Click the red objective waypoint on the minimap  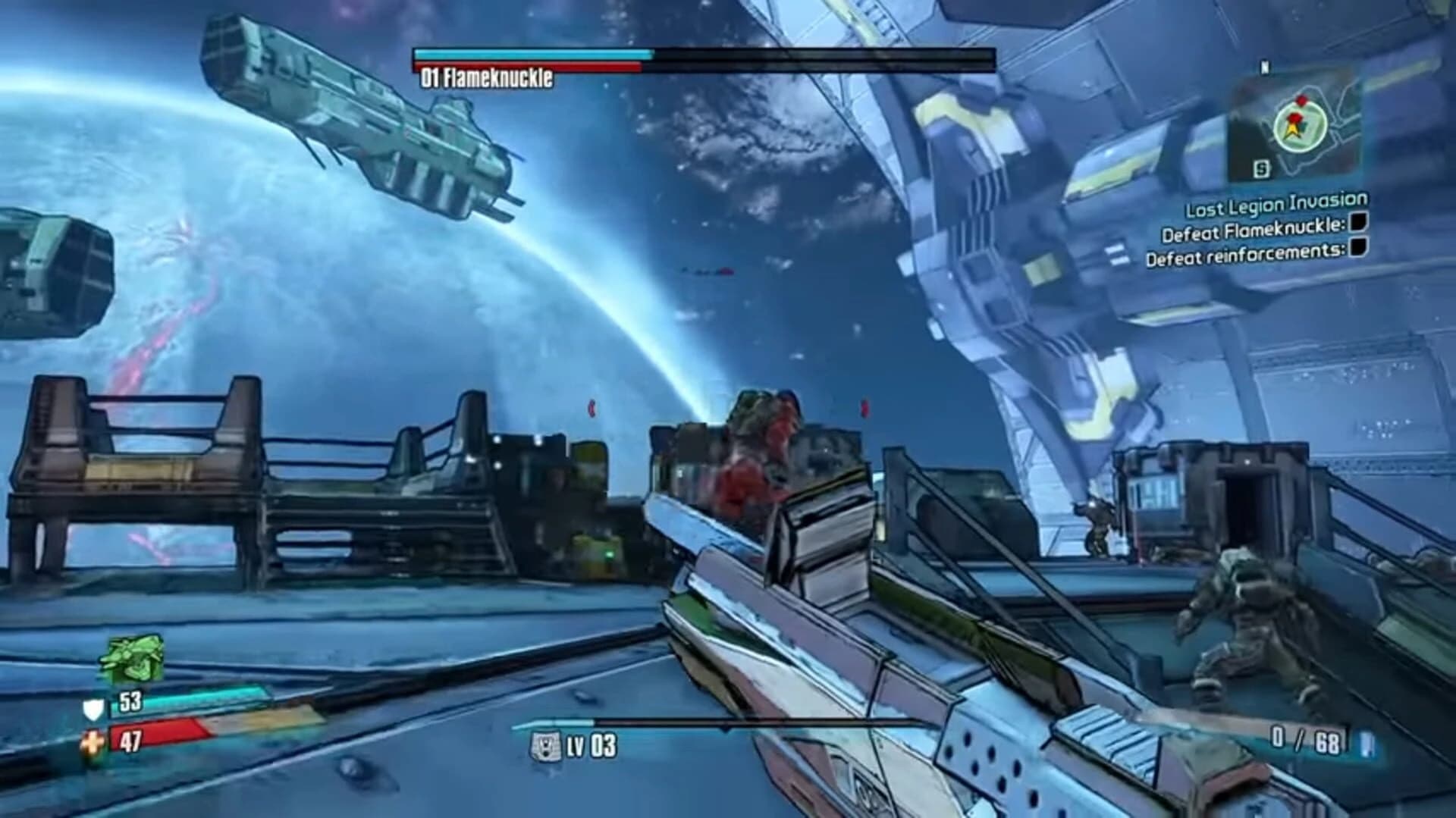[1302, 100]
